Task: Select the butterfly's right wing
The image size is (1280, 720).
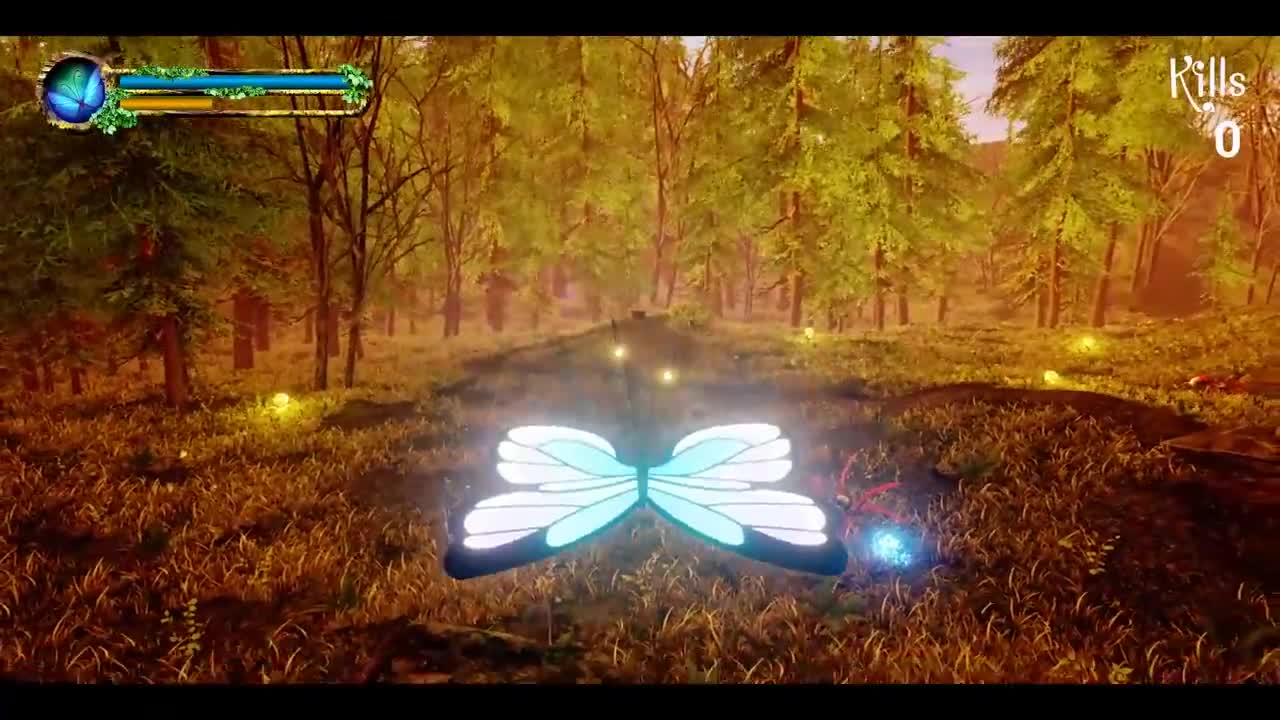Action: (x=750, y=480)
